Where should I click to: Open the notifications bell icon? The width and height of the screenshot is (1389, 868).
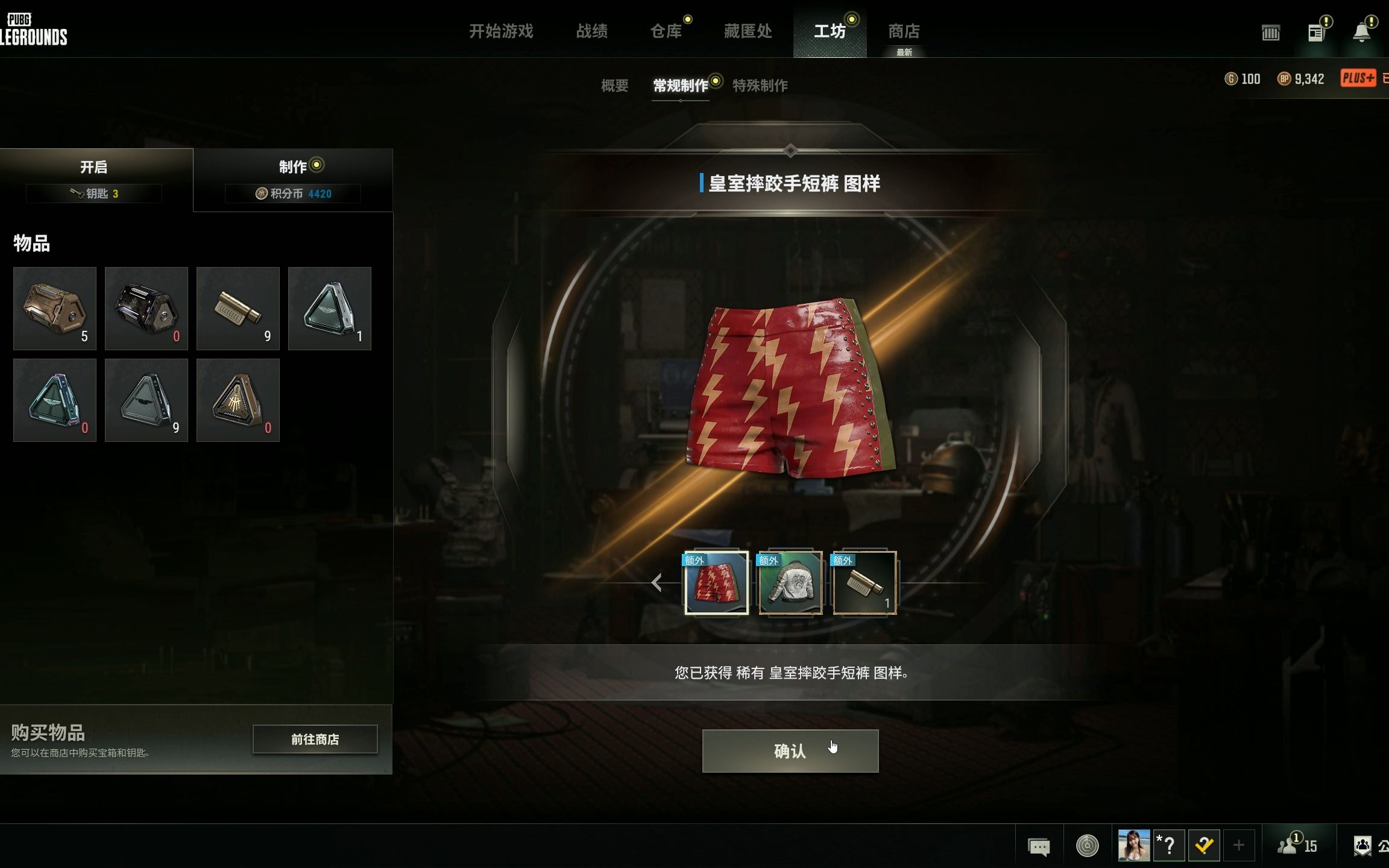point(1362,33)
